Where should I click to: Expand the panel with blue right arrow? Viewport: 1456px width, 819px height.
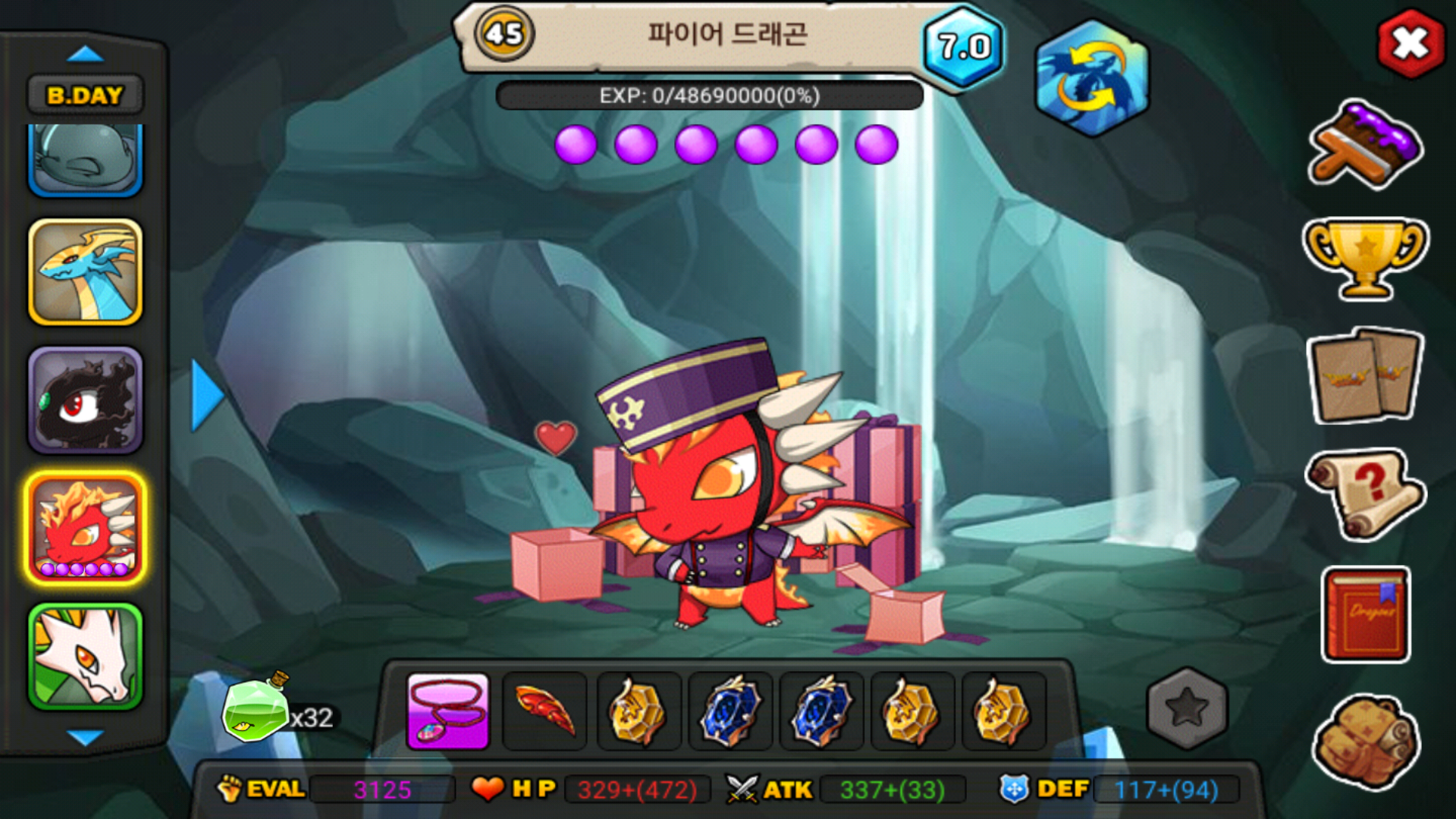click(206, 395)
